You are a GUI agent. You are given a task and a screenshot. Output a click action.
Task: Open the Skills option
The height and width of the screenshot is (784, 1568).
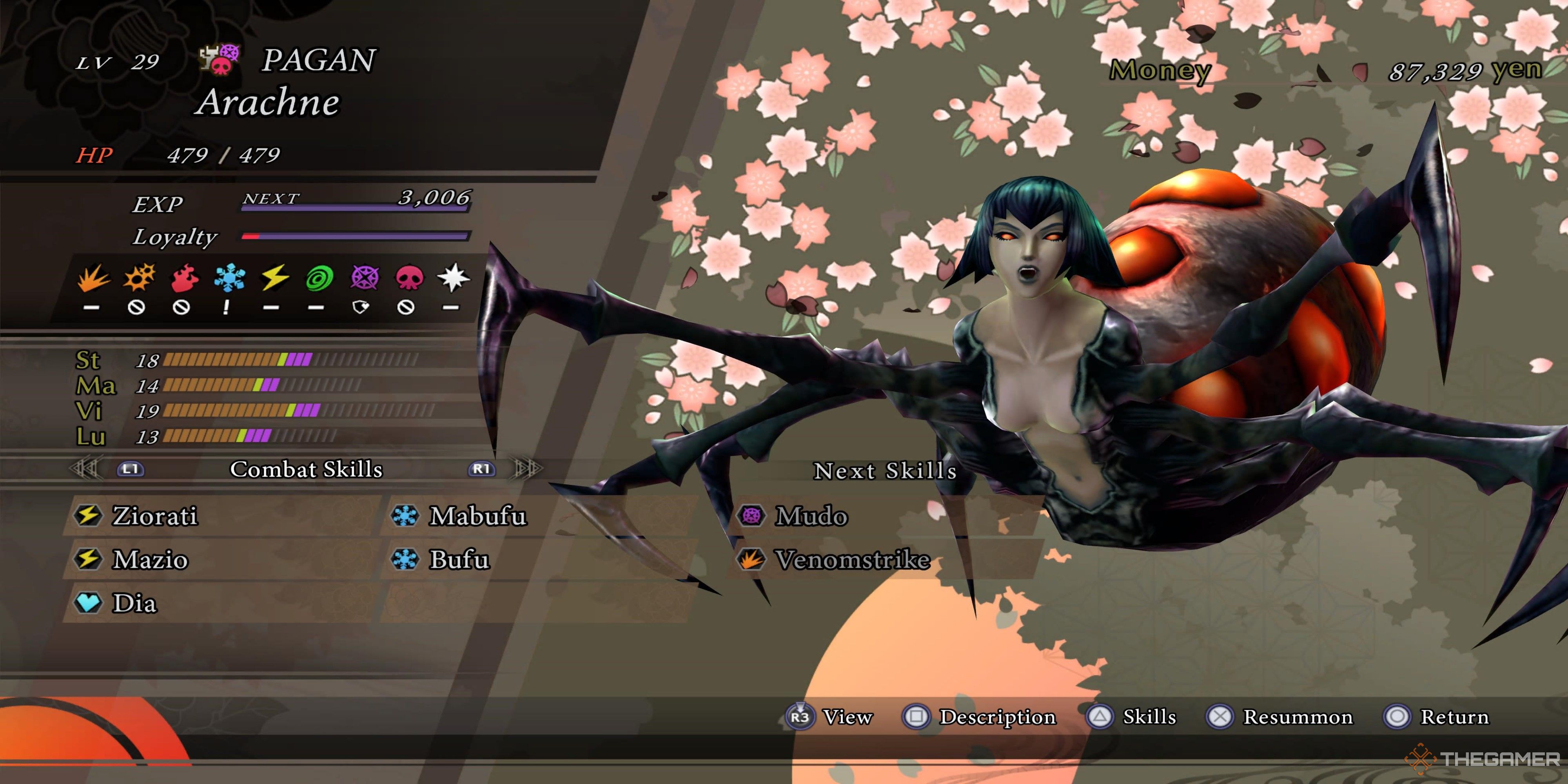tap(1149, 717)
